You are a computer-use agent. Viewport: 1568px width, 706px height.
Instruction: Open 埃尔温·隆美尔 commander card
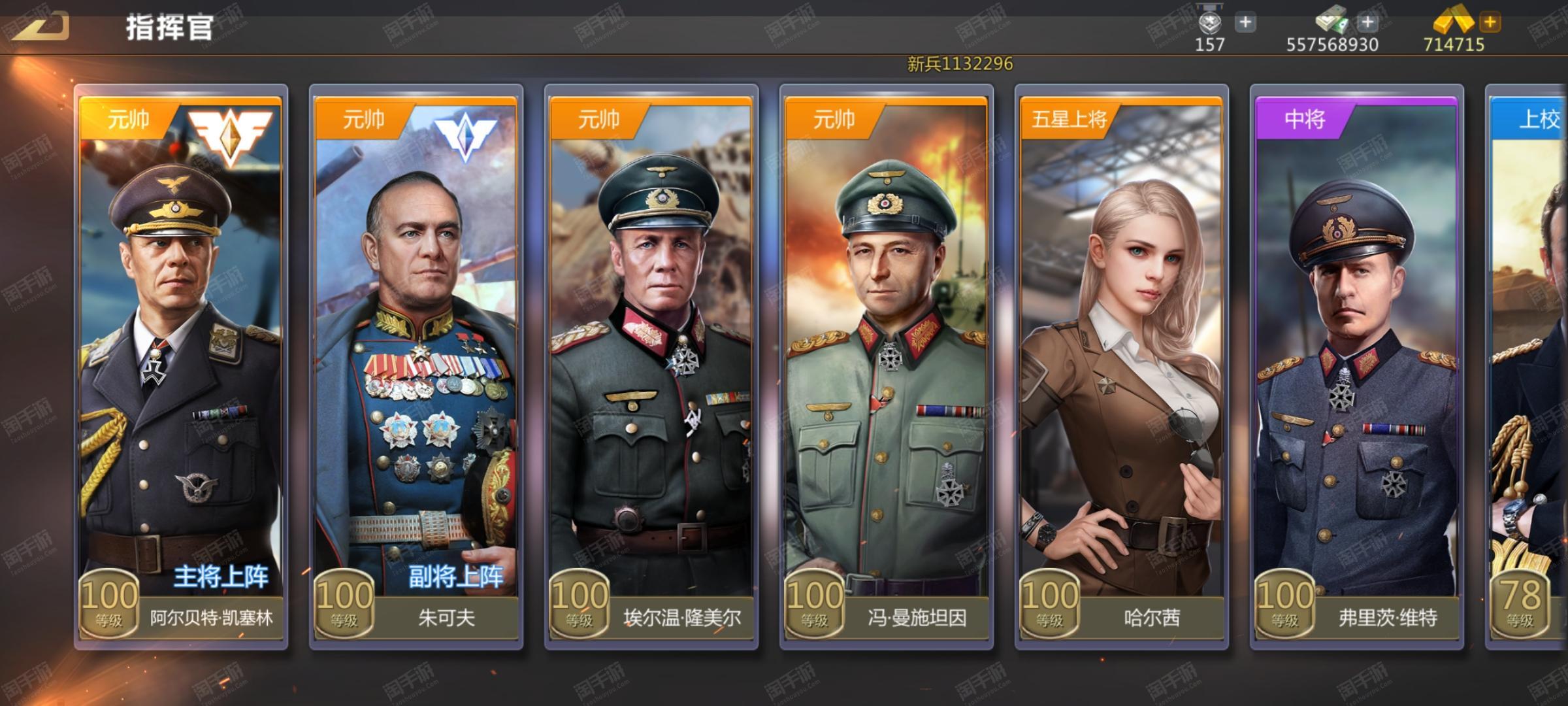pos(651,366)
